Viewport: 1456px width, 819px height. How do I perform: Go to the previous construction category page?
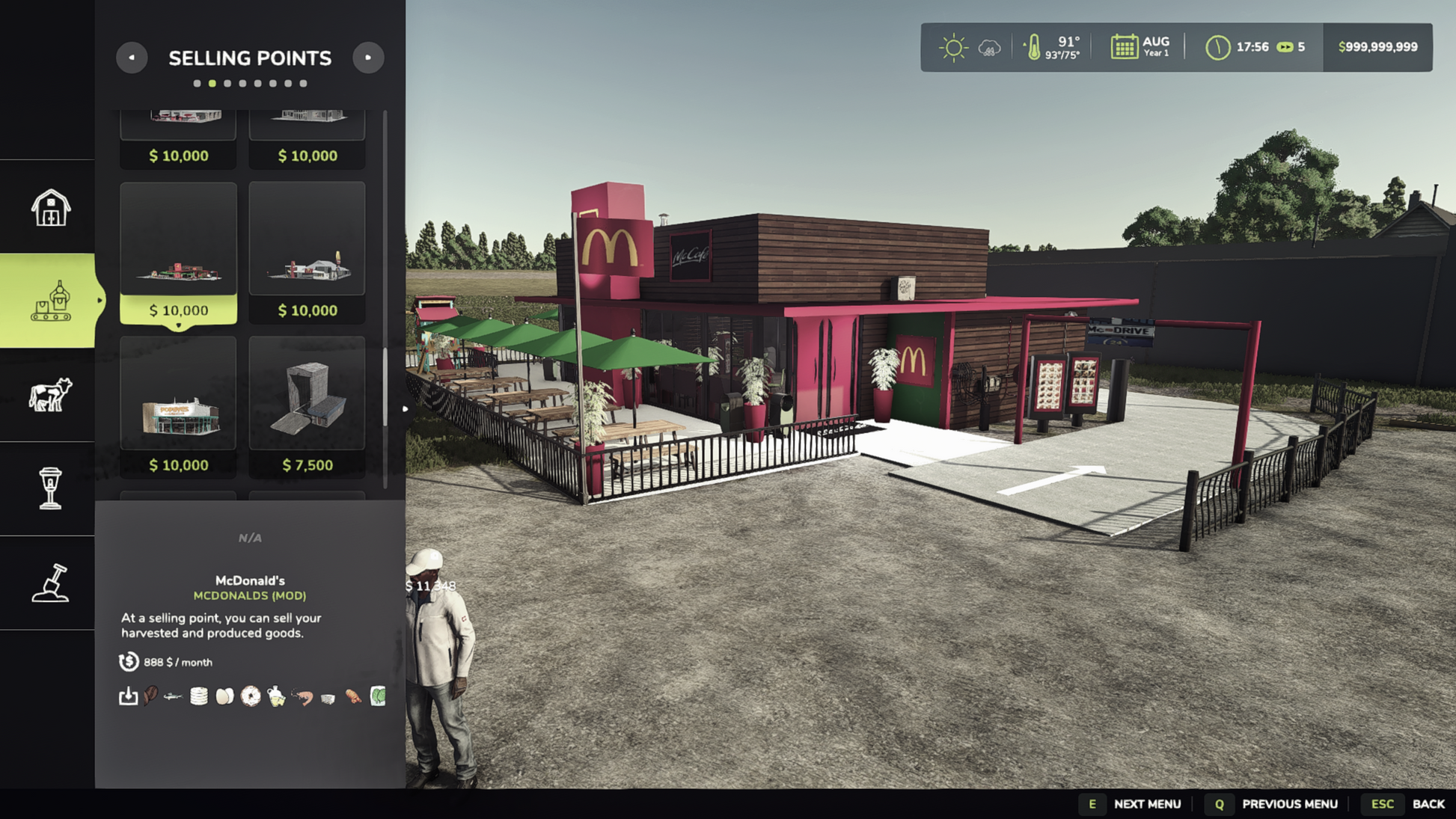[132, 58]
